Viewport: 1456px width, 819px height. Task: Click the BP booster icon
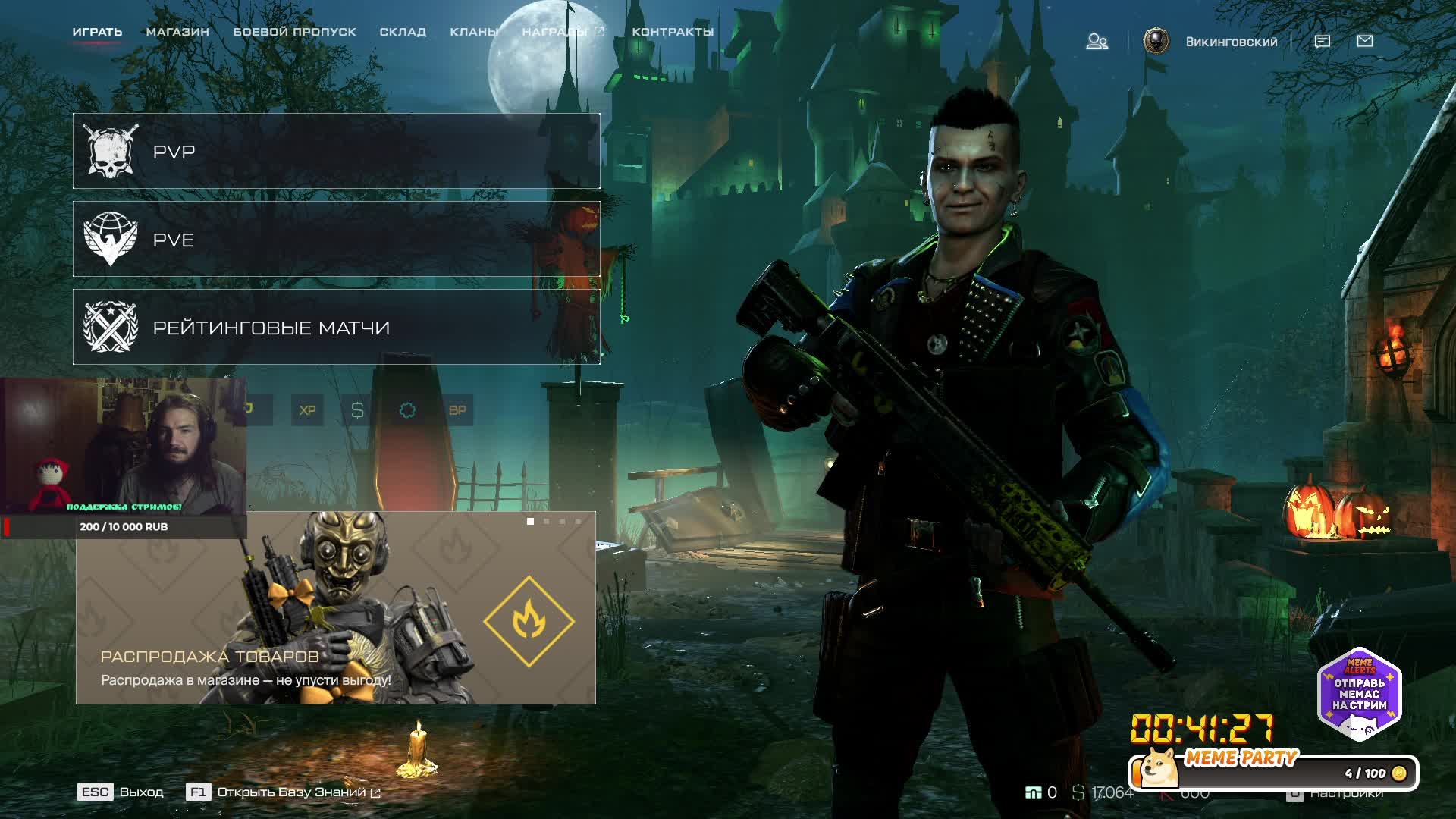[457, 410]
